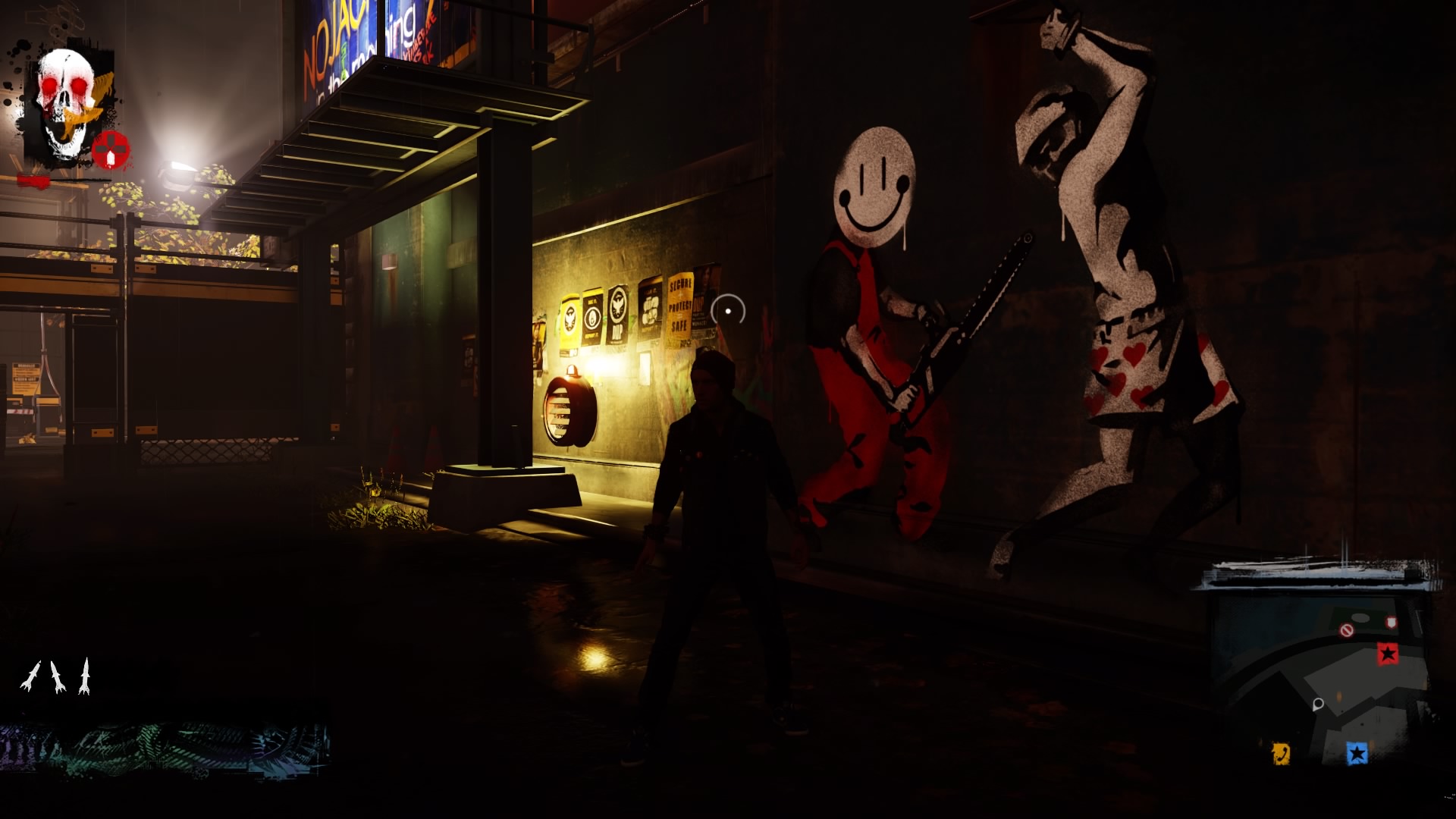
Task: Click the blue star objective icon on minimap
Action: tap(1357, 753)
